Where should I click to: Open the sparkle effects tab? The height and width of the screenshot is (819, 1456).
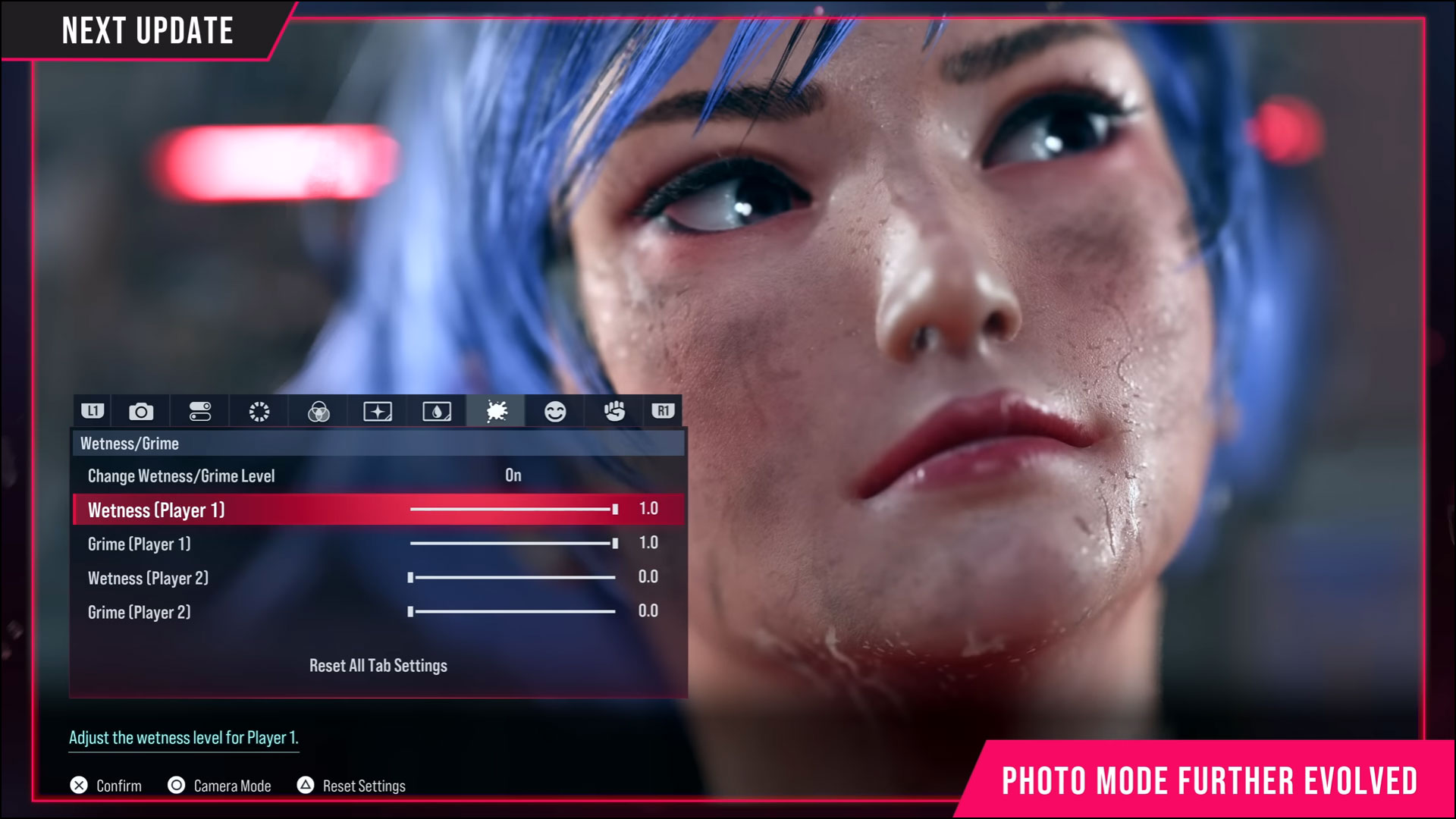[x=378, y=411]
